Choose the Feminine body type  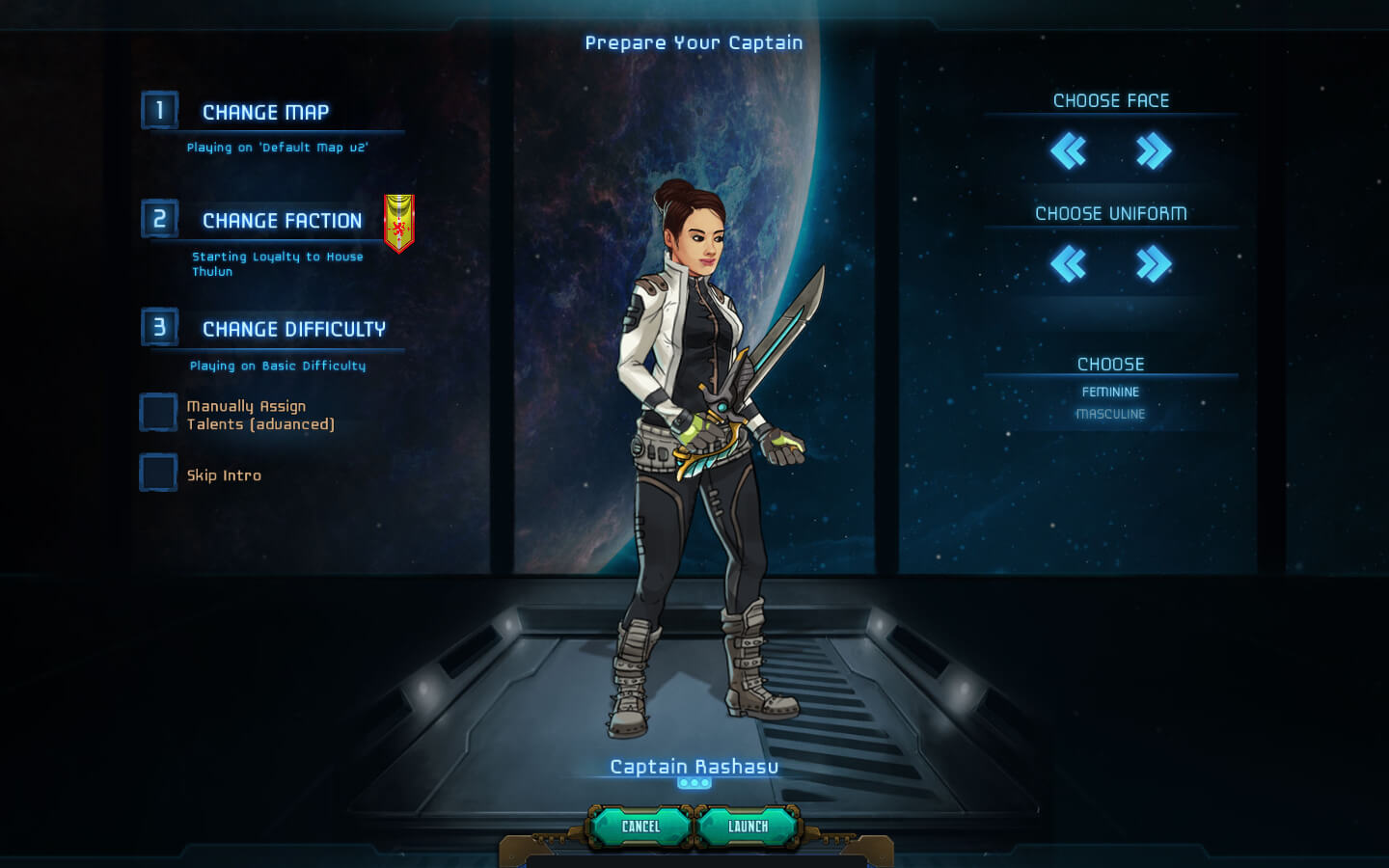(x=1110, y=392)
